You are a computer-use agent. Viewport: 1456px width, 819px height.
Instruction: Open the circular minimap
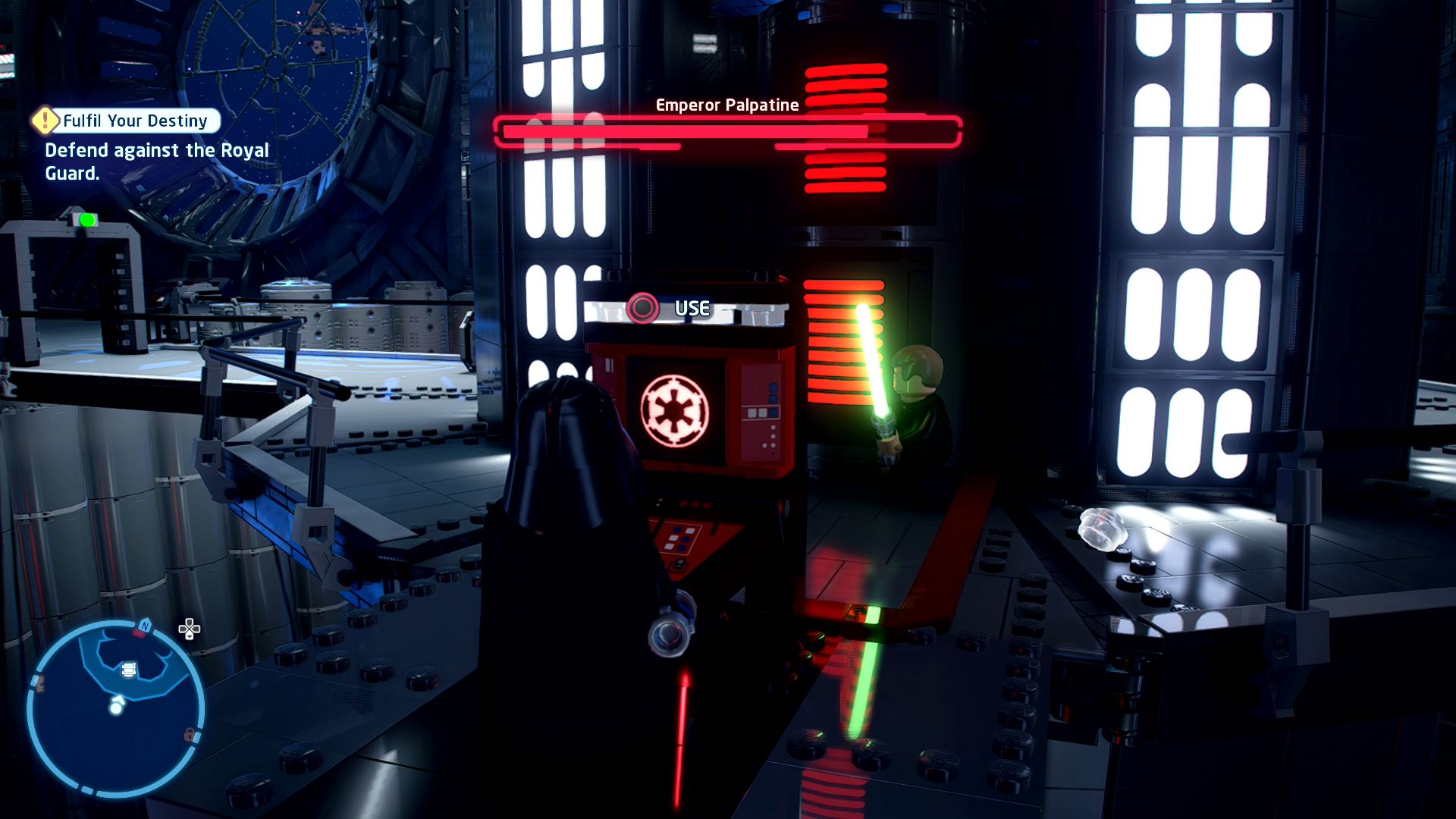(115, 708)
